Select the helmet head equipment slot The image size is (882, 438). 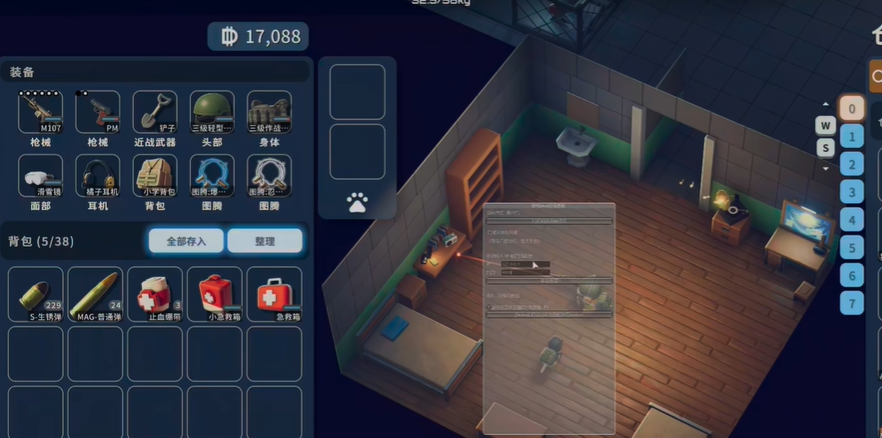point(212,112)
